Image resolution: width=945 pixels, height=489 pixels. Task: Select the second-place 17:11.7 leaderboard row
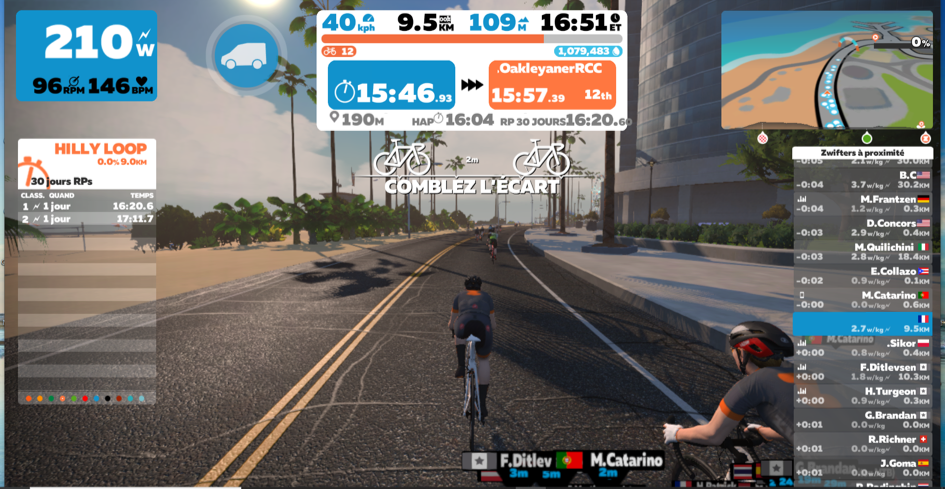point(87,219)
